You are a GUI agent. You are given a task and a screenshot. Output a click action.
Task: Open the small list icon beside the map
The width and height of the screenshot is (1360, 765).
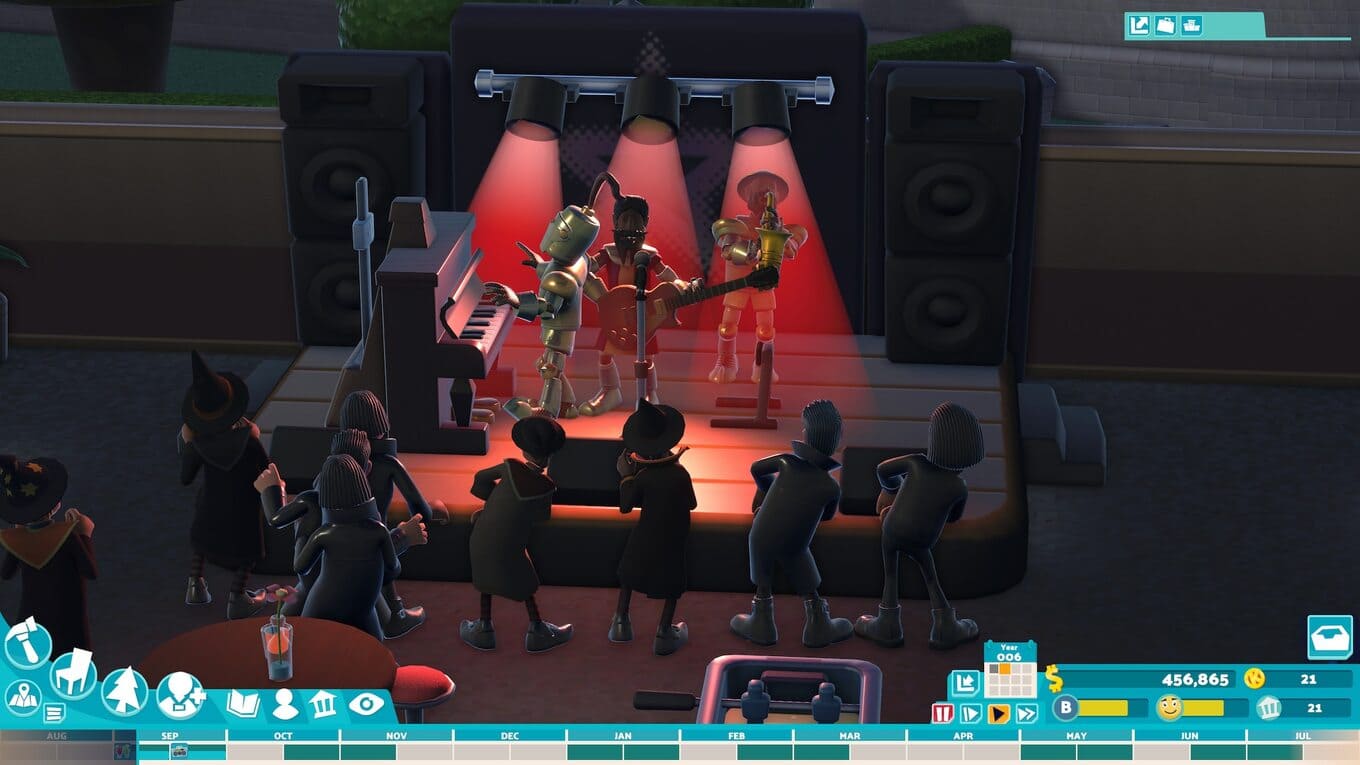(x=54, y=713)
